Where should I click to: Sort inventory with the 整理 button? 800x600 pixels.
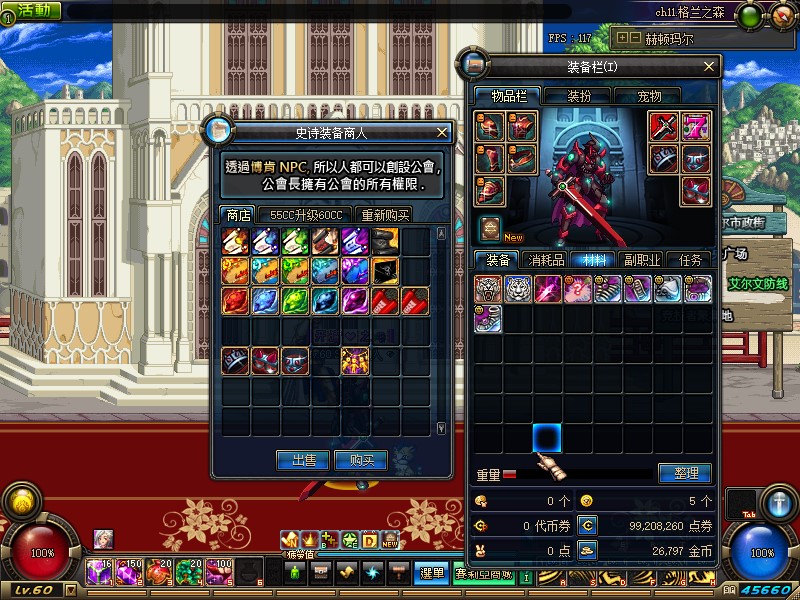pos(685,473)
